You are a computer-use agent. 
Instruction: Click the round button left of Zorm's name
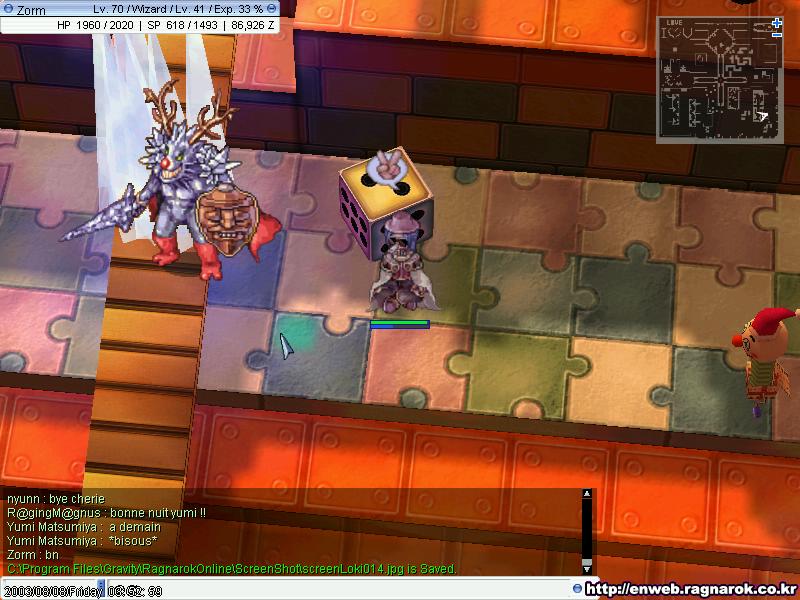coord(8,9)
